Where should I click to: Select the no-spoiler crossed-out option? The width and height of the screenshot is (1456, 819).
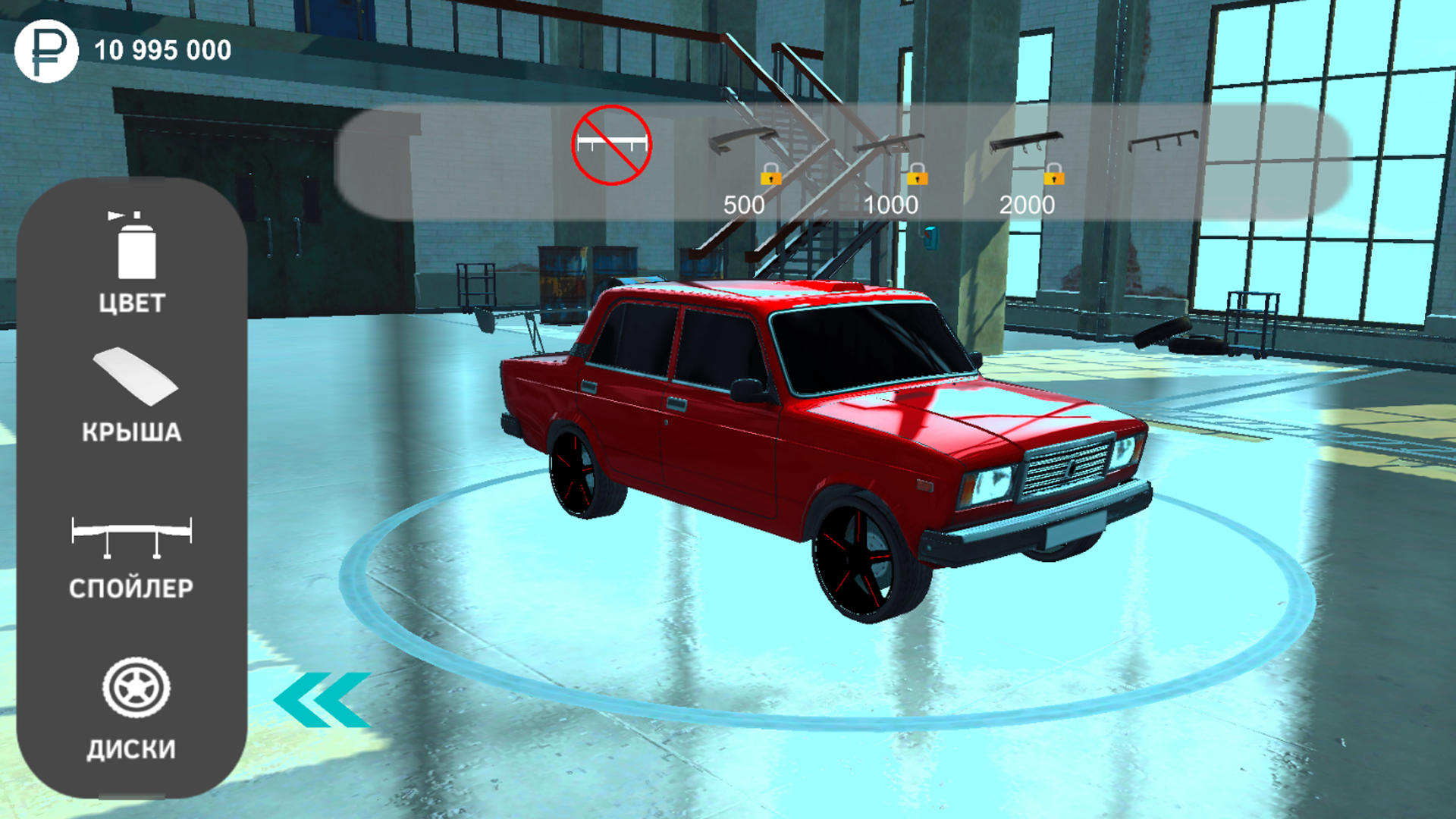[x=613, y=146]
